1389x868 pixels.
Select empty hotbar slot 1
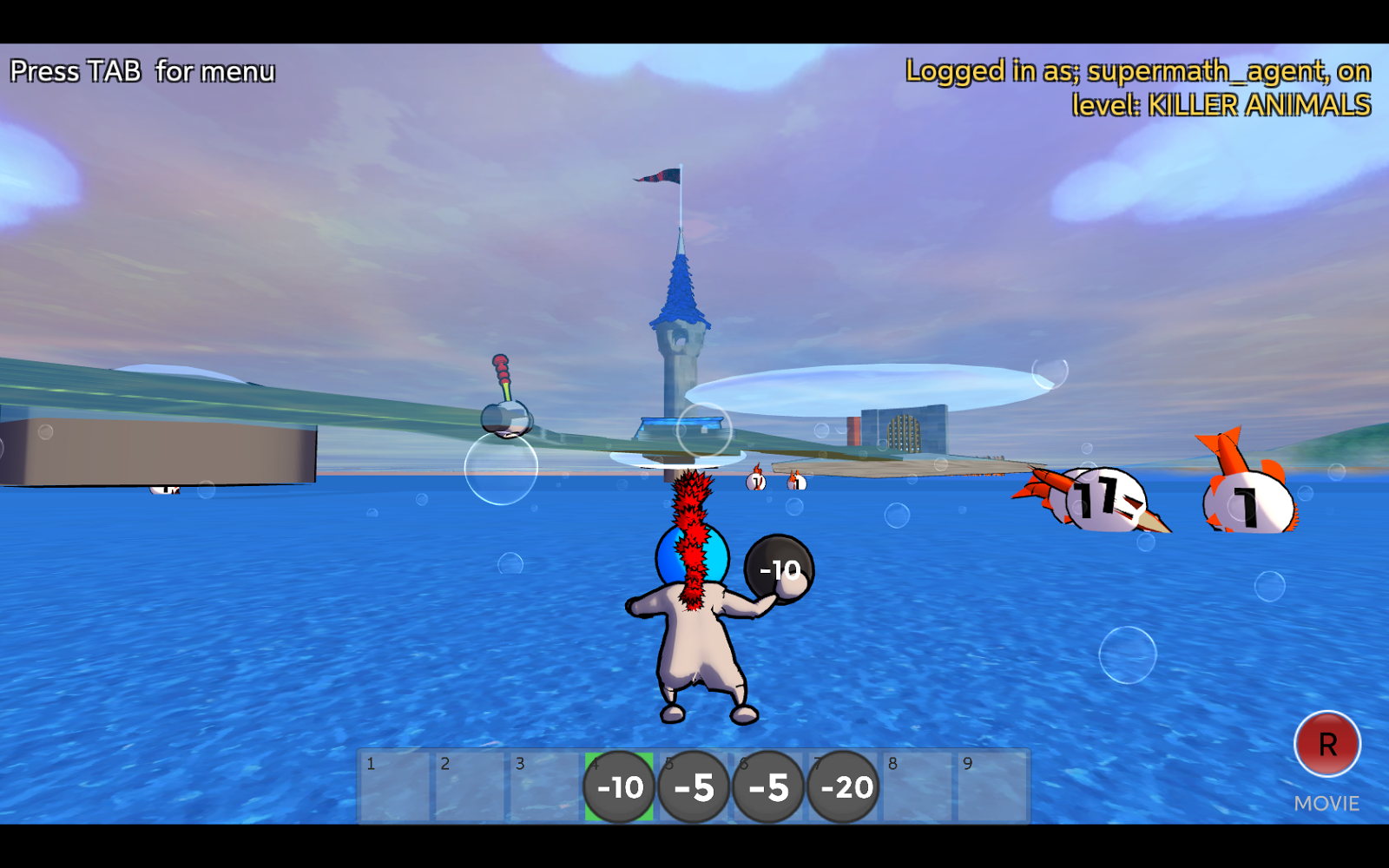pos(395,787)
